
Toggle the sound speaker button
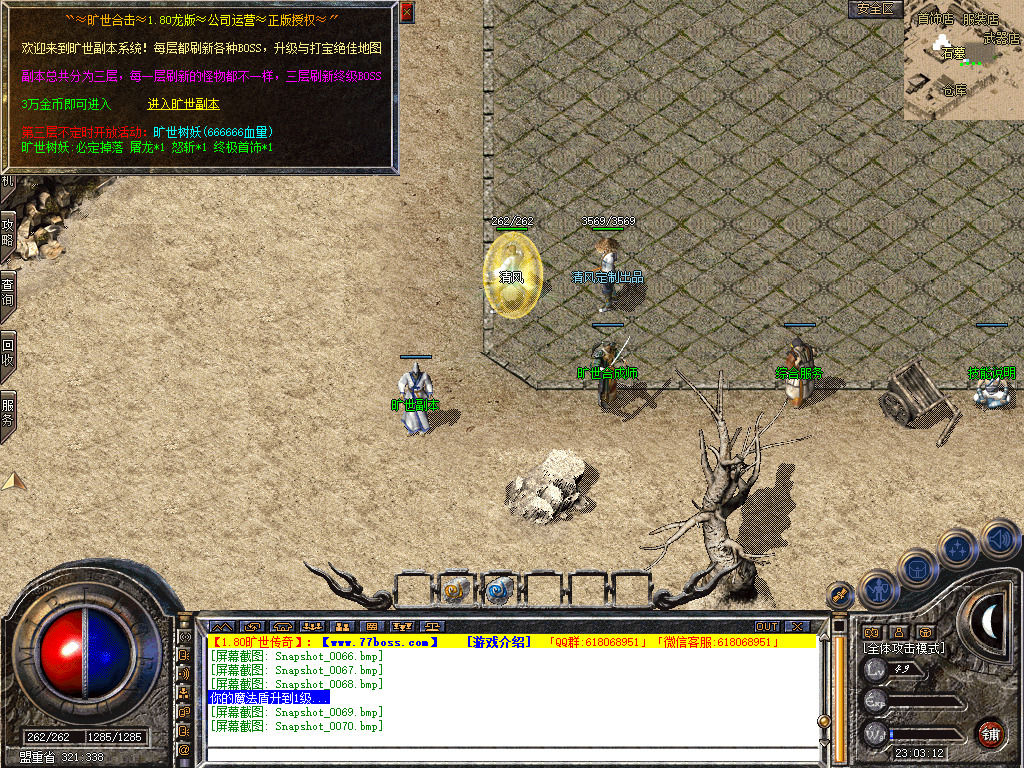[x=998, y=539]
